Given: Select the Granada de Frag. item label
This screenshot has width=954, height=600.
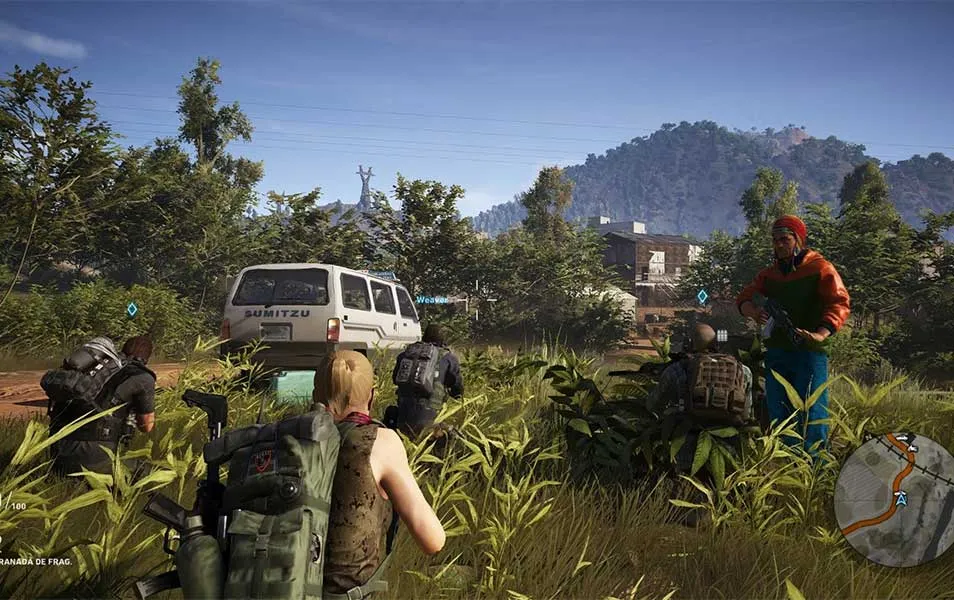Looking at the screenshot, I should (36, 562).
